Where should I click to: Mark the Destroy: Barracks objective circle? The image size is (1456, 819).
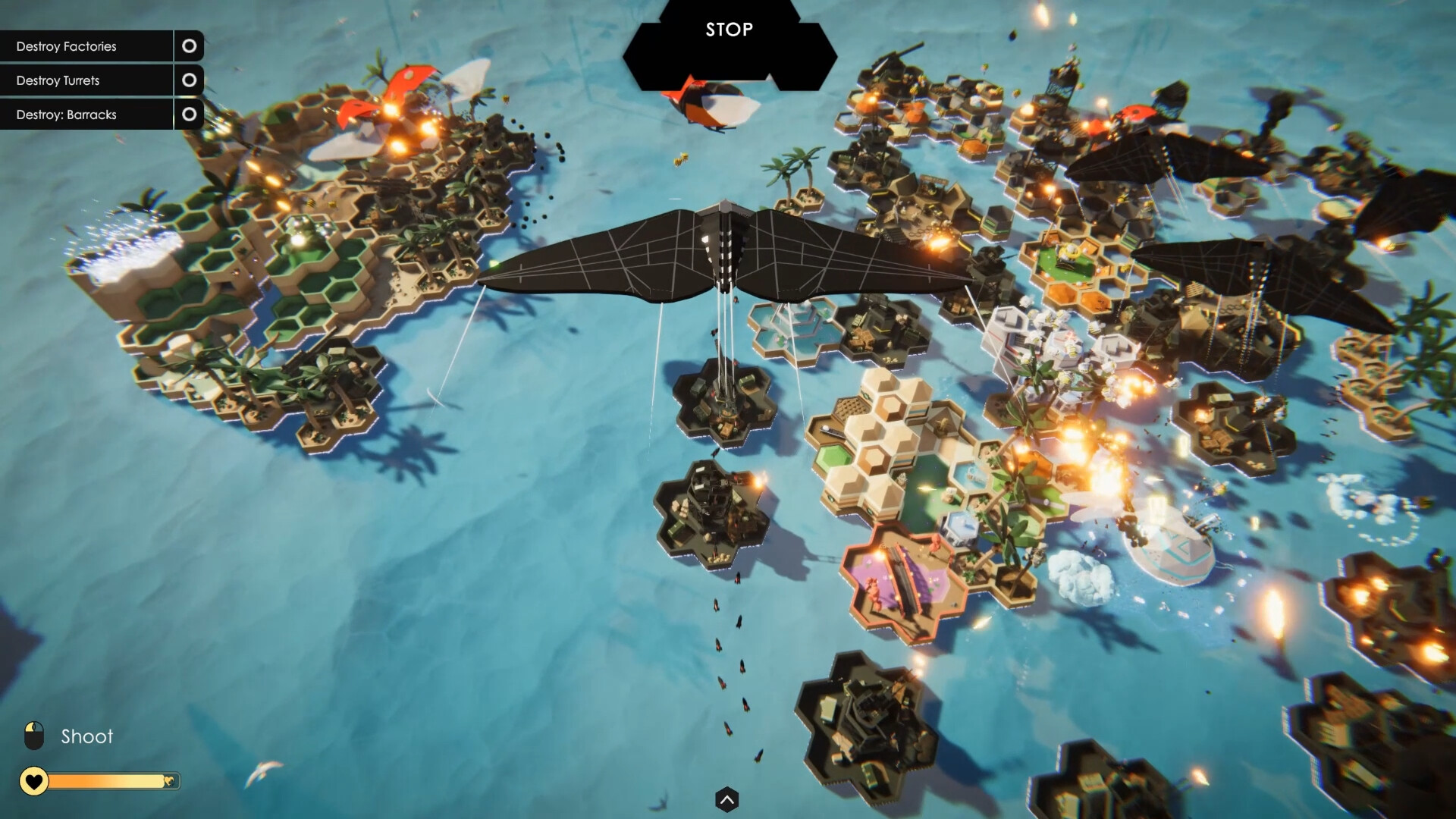pos(189,115)
